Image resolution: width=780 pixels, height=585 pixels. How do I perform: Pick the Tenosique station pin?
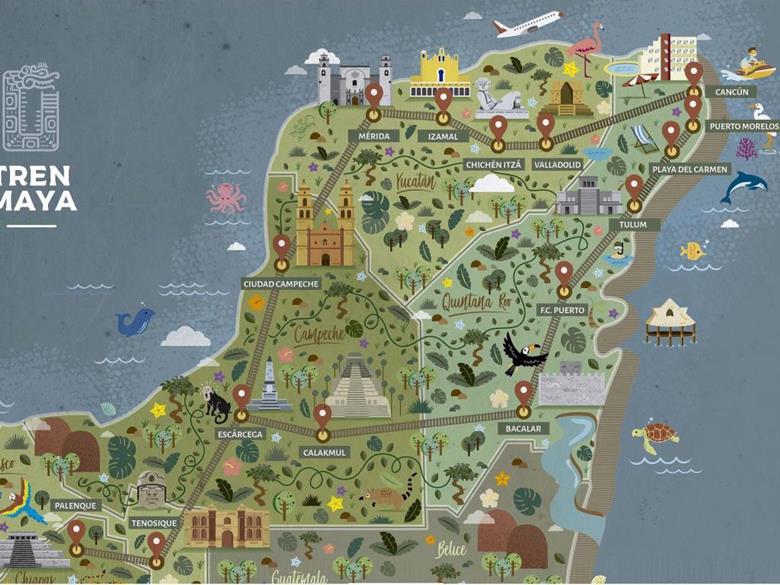(156, 545)
